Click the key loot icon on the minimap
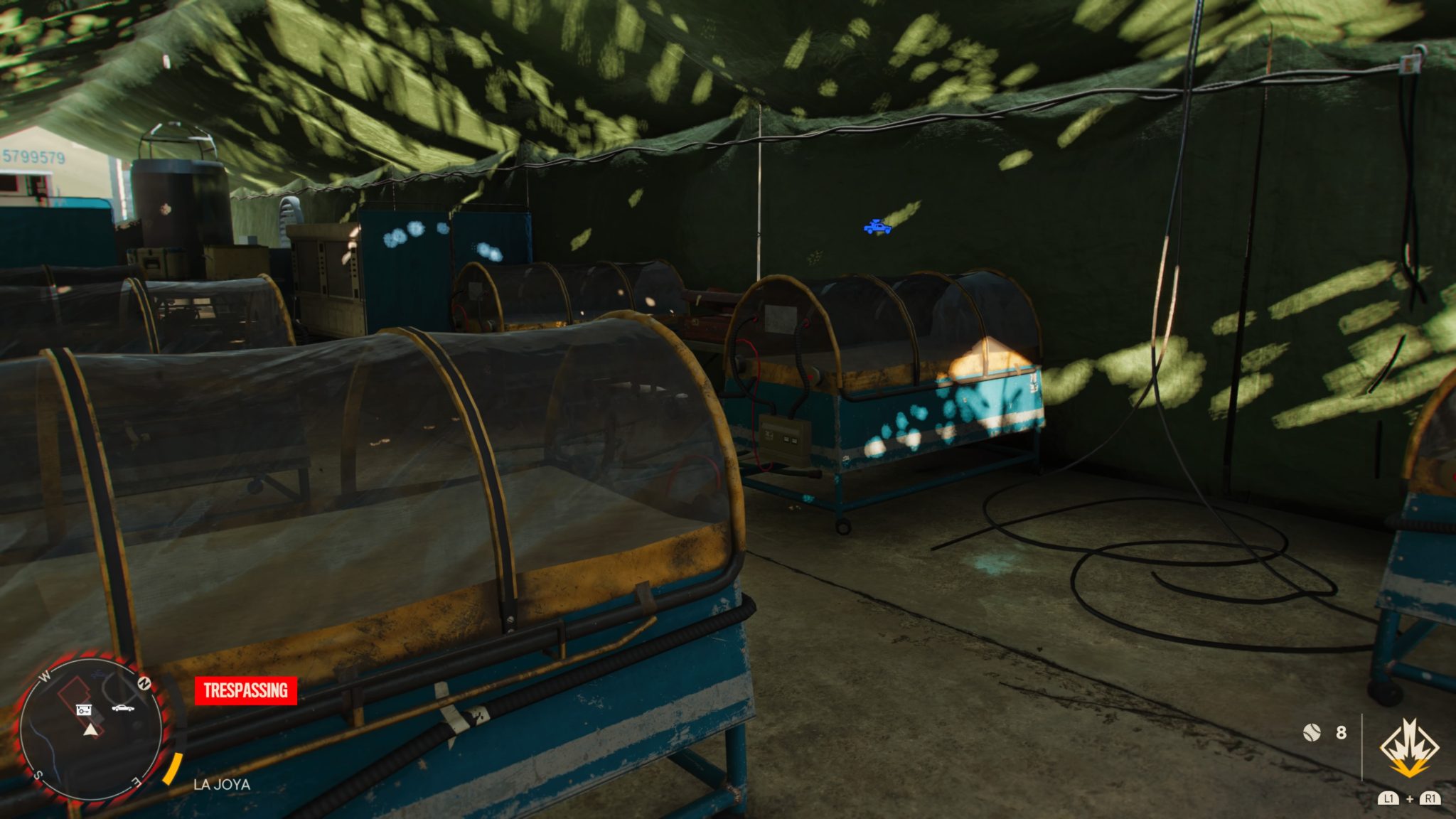Screen dimensions: 1456x819 [83, 710]
